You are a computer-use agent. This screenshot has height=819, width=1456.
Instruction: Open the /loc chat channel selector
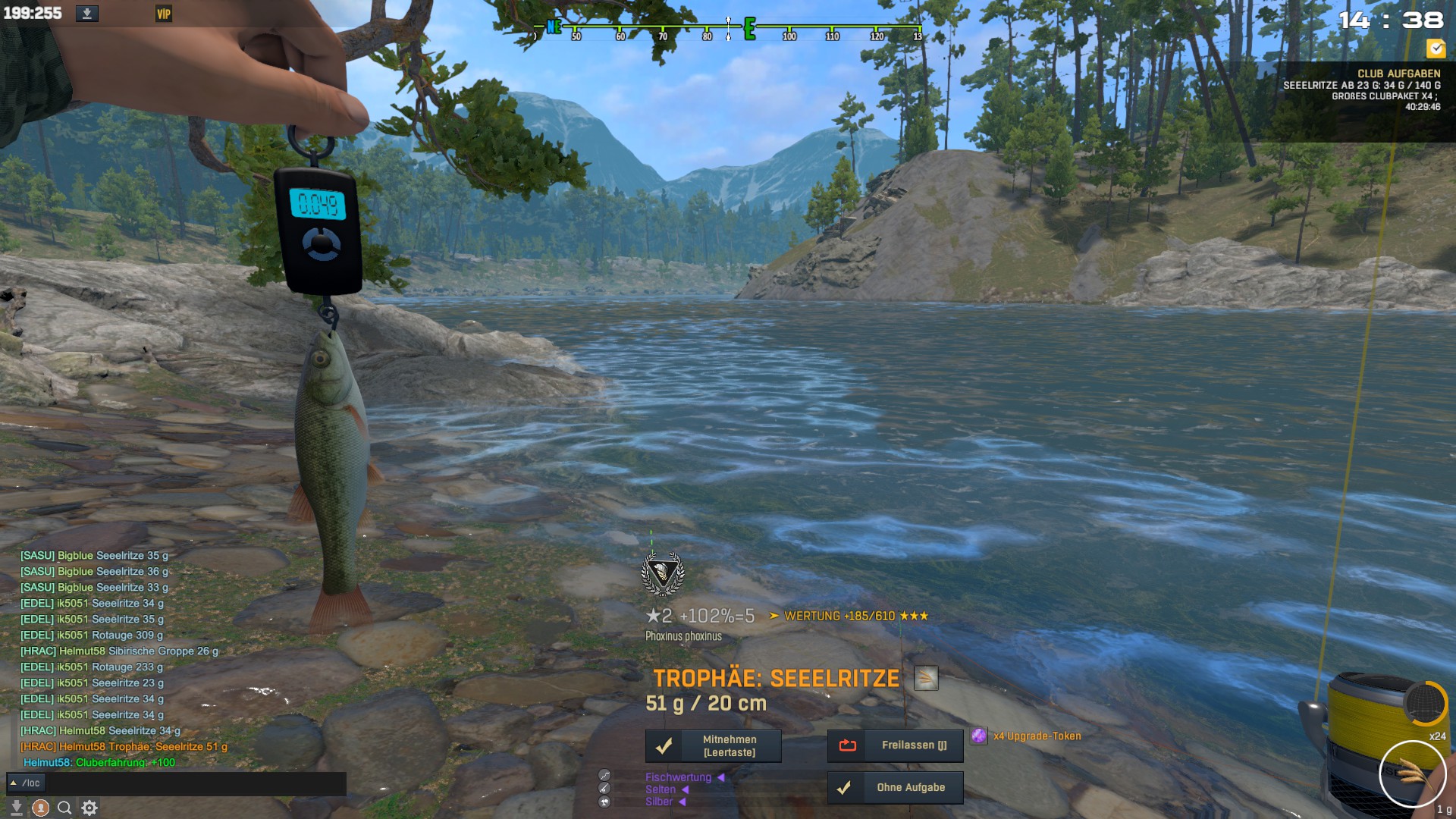click(26, 783)
